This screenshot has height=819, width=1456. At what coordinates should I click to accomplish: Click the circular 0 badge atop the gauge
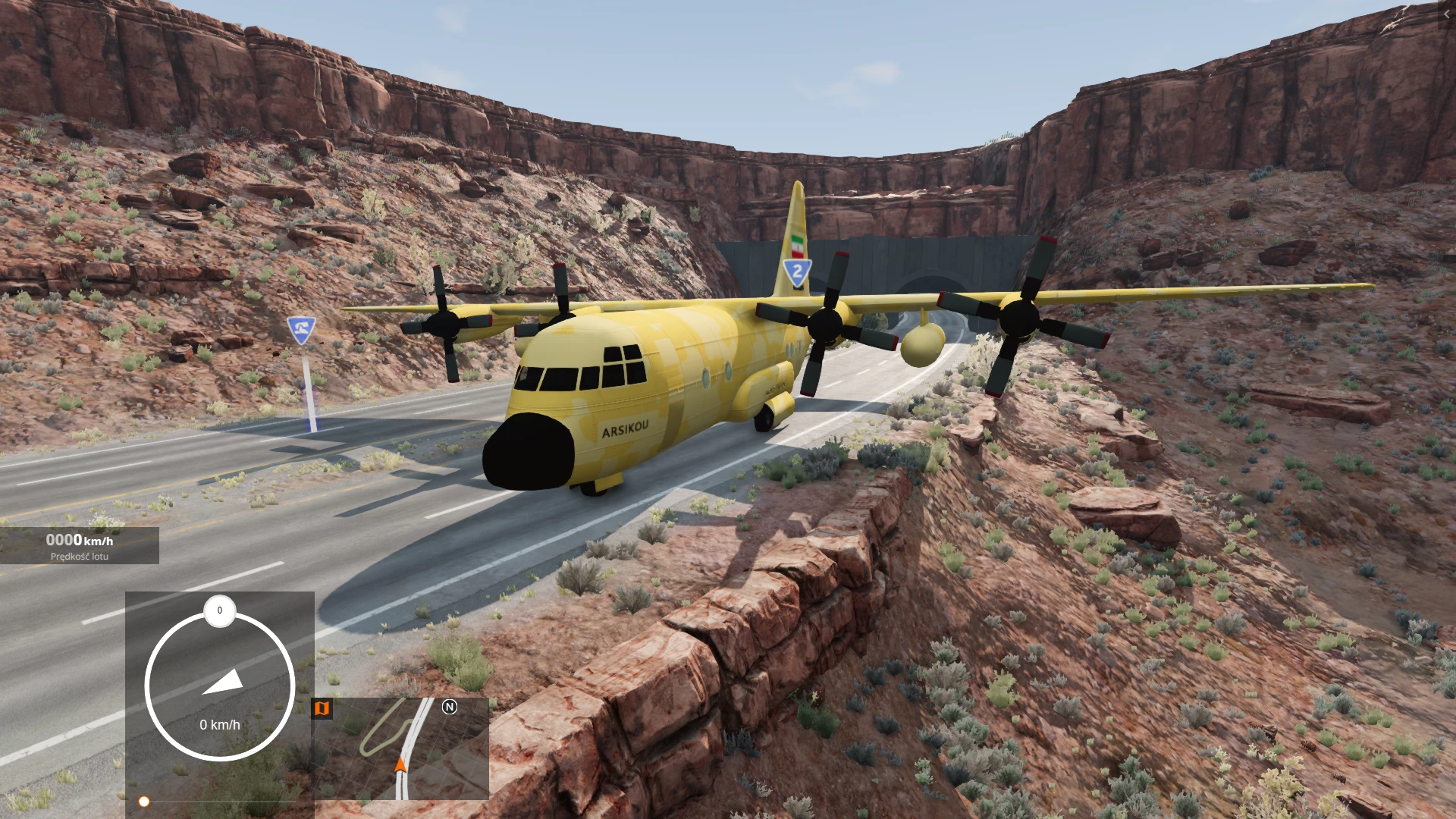point(219,609)
